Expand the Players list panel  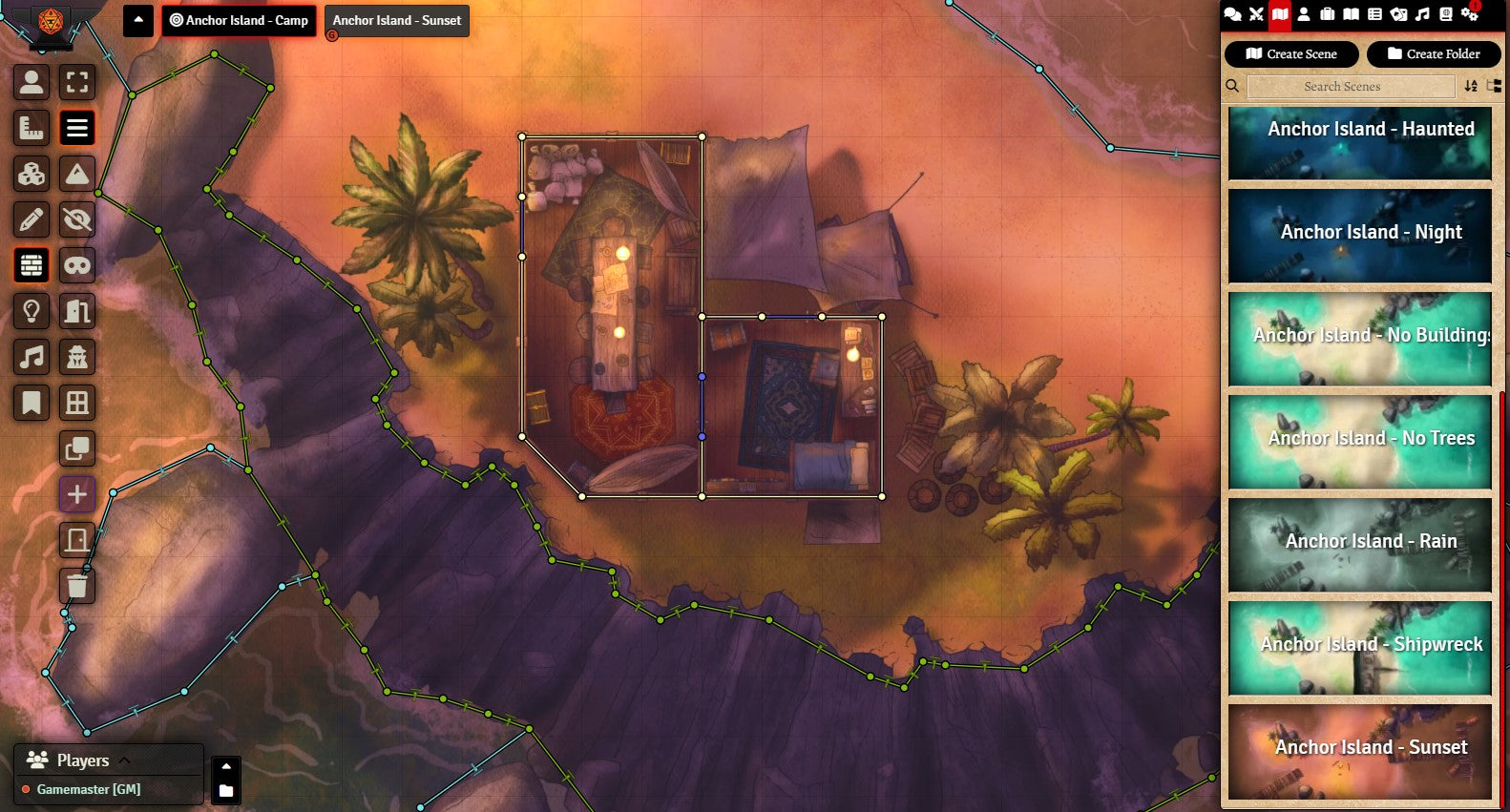pyautogui.click(x=124, y=760)
